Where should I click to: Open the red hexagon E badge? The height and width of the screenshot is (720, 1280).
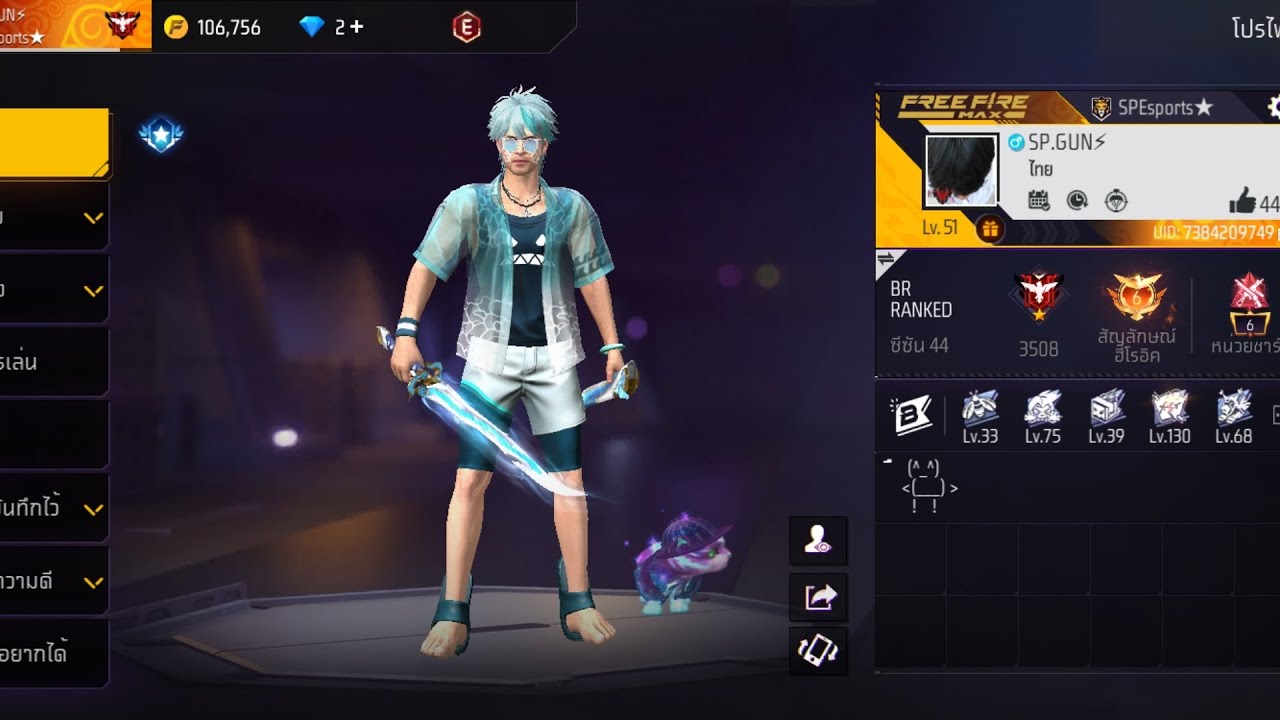click(466, 28)
